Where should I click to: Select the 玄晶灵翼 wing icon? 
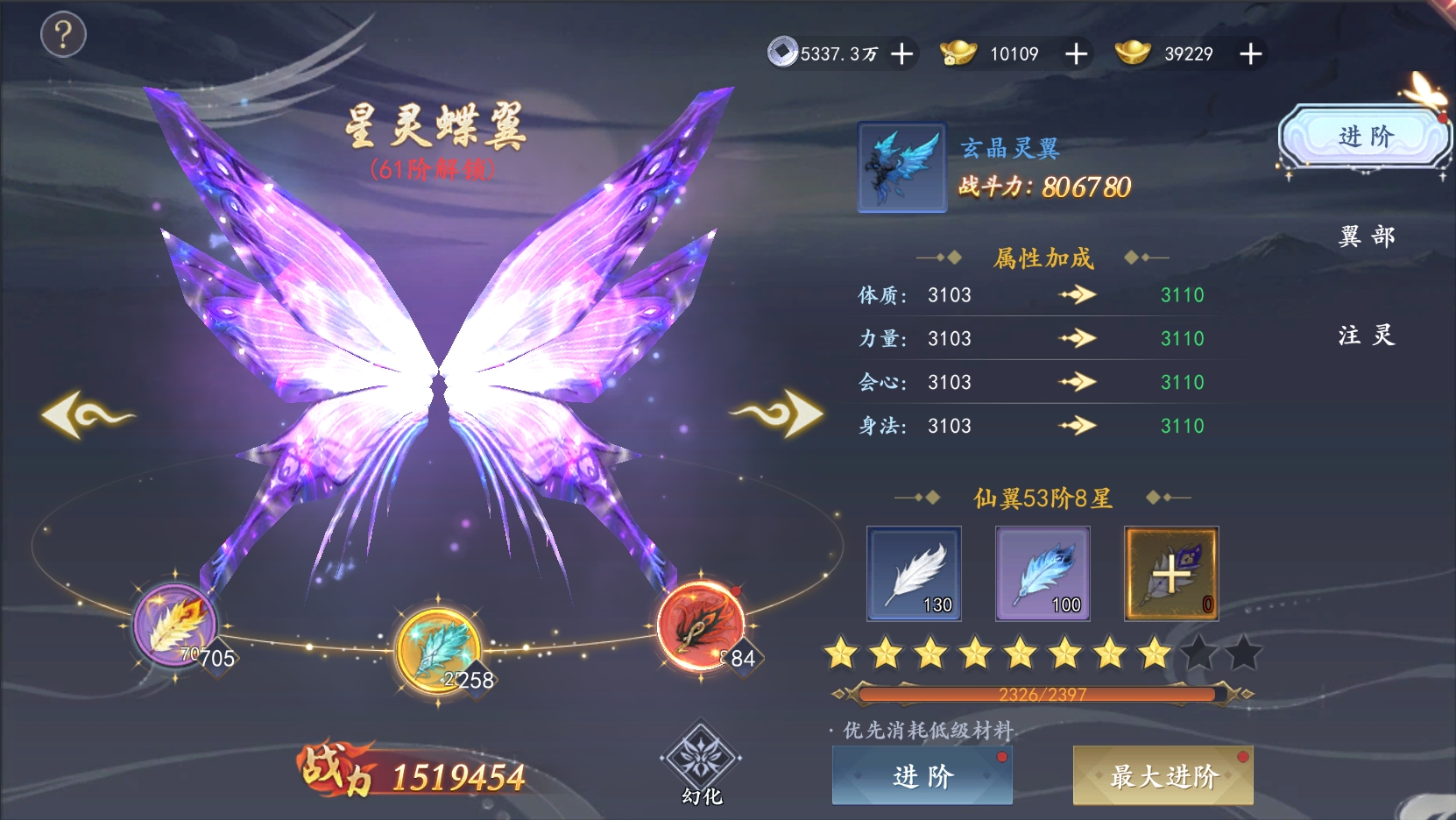(x=901, y=168)
